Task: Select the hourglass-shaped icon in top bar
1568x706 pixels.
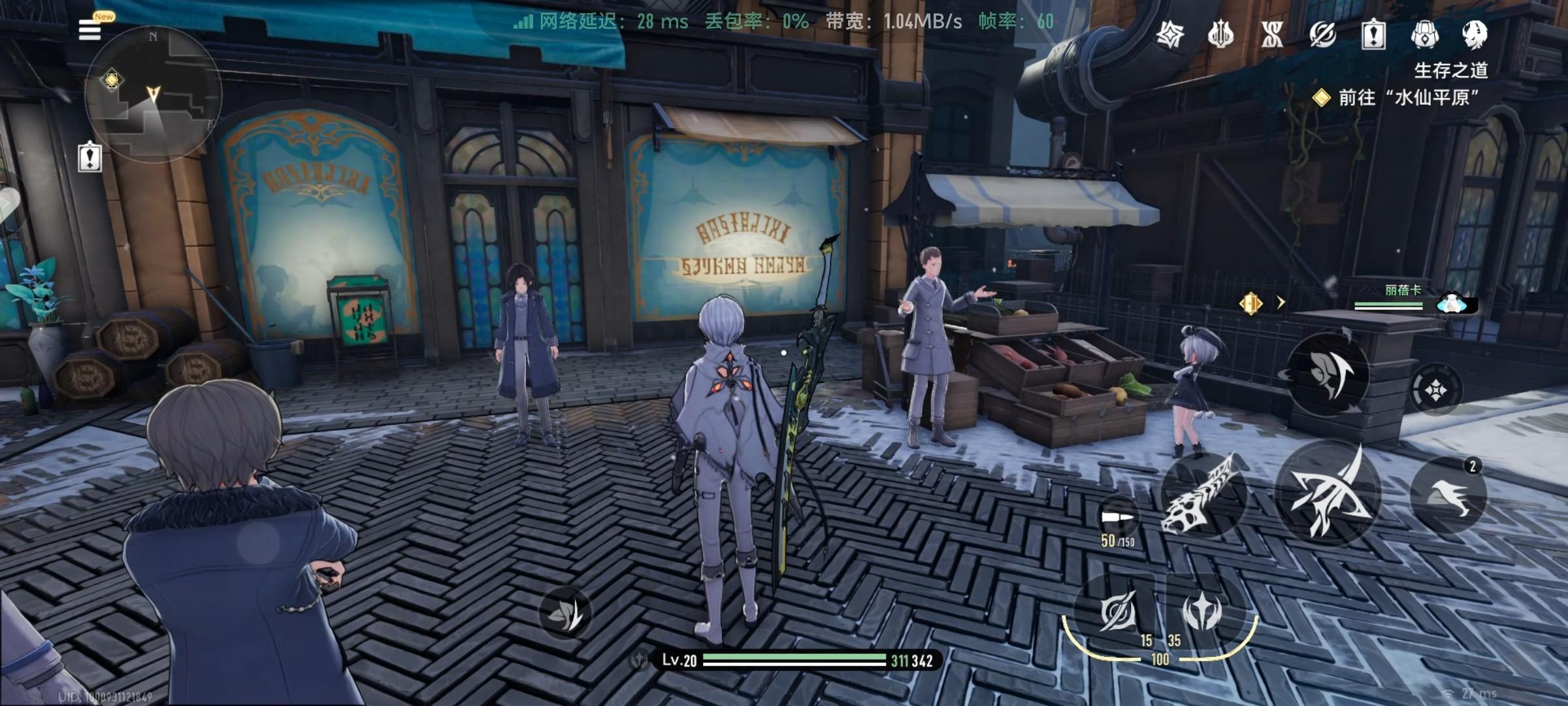Action: click(x=1272, y=34)
